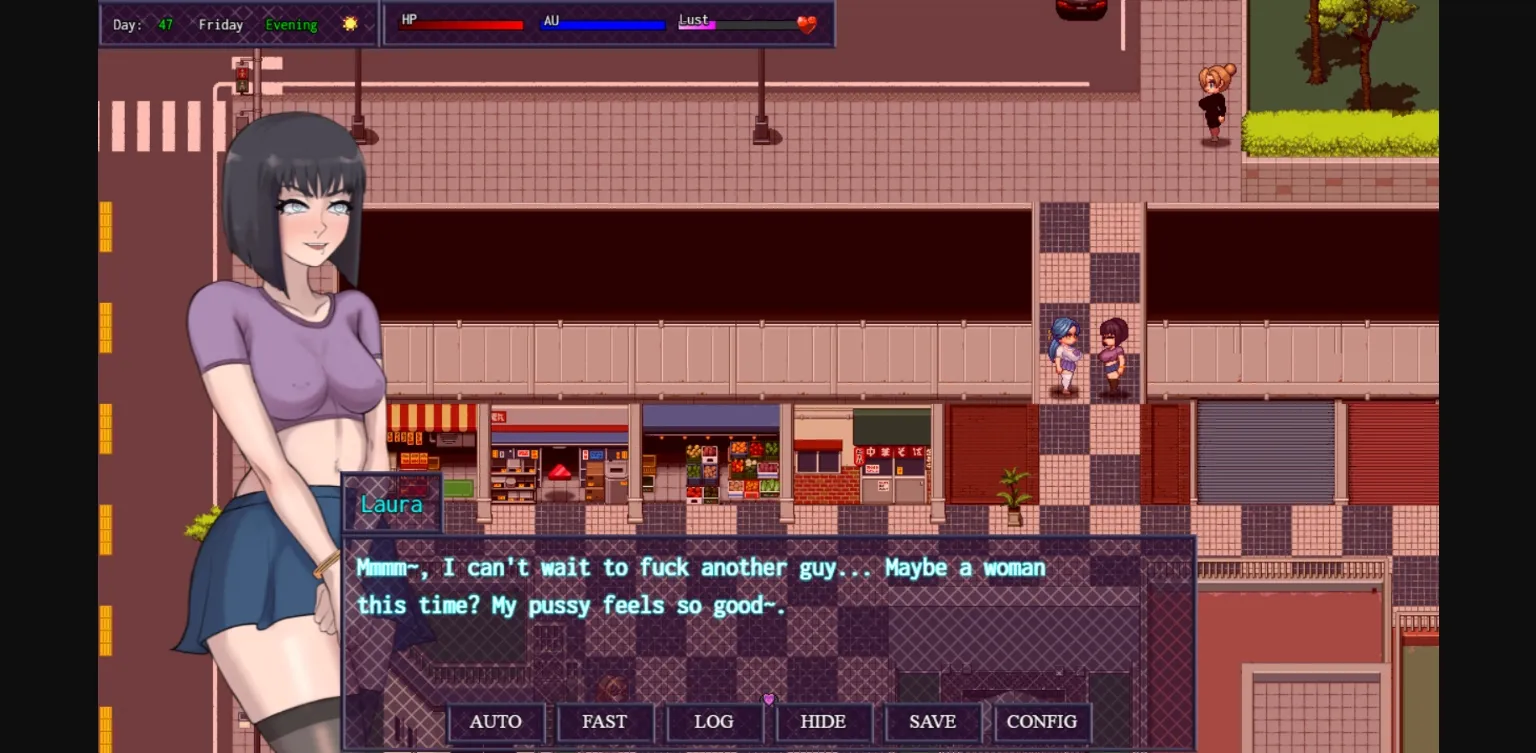Enable FAST text mode
1536x753 pixels.
point(606,721)
